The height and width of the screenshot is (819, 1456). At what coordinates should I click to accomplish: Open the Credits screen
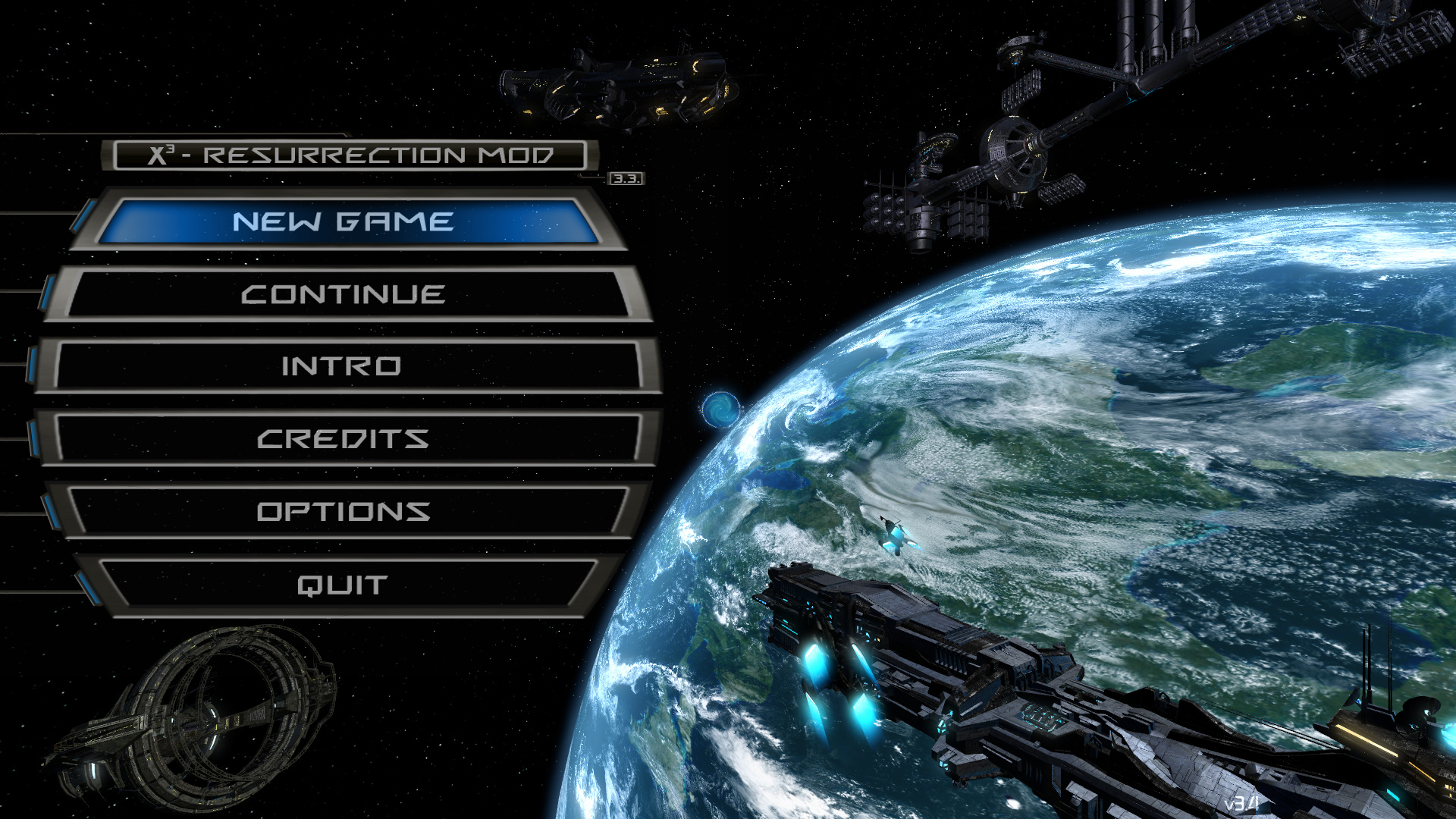344,439
